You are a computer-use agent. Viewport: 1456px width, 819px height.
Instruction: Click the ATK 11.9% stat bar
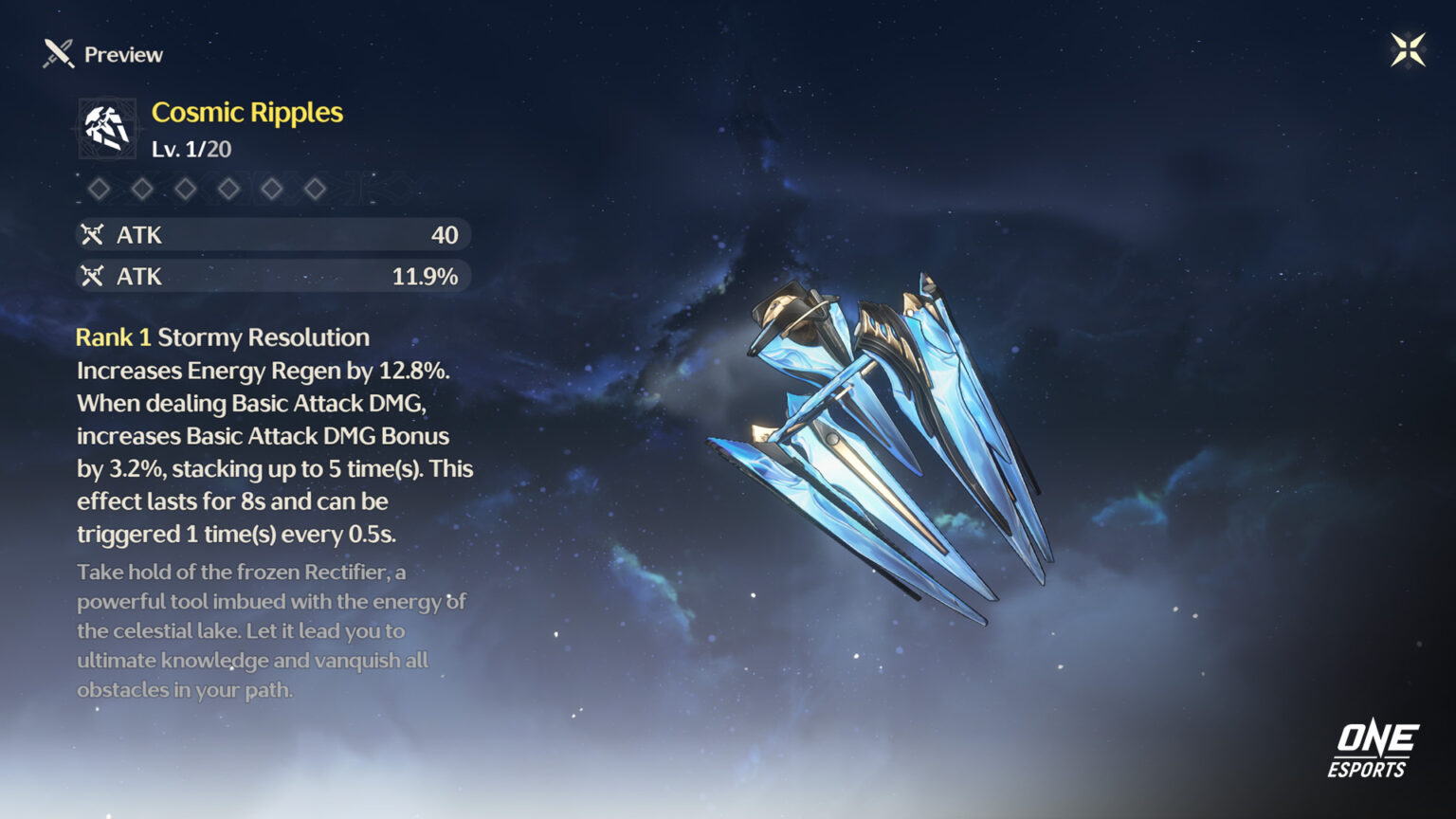click(x=272, y=276)
